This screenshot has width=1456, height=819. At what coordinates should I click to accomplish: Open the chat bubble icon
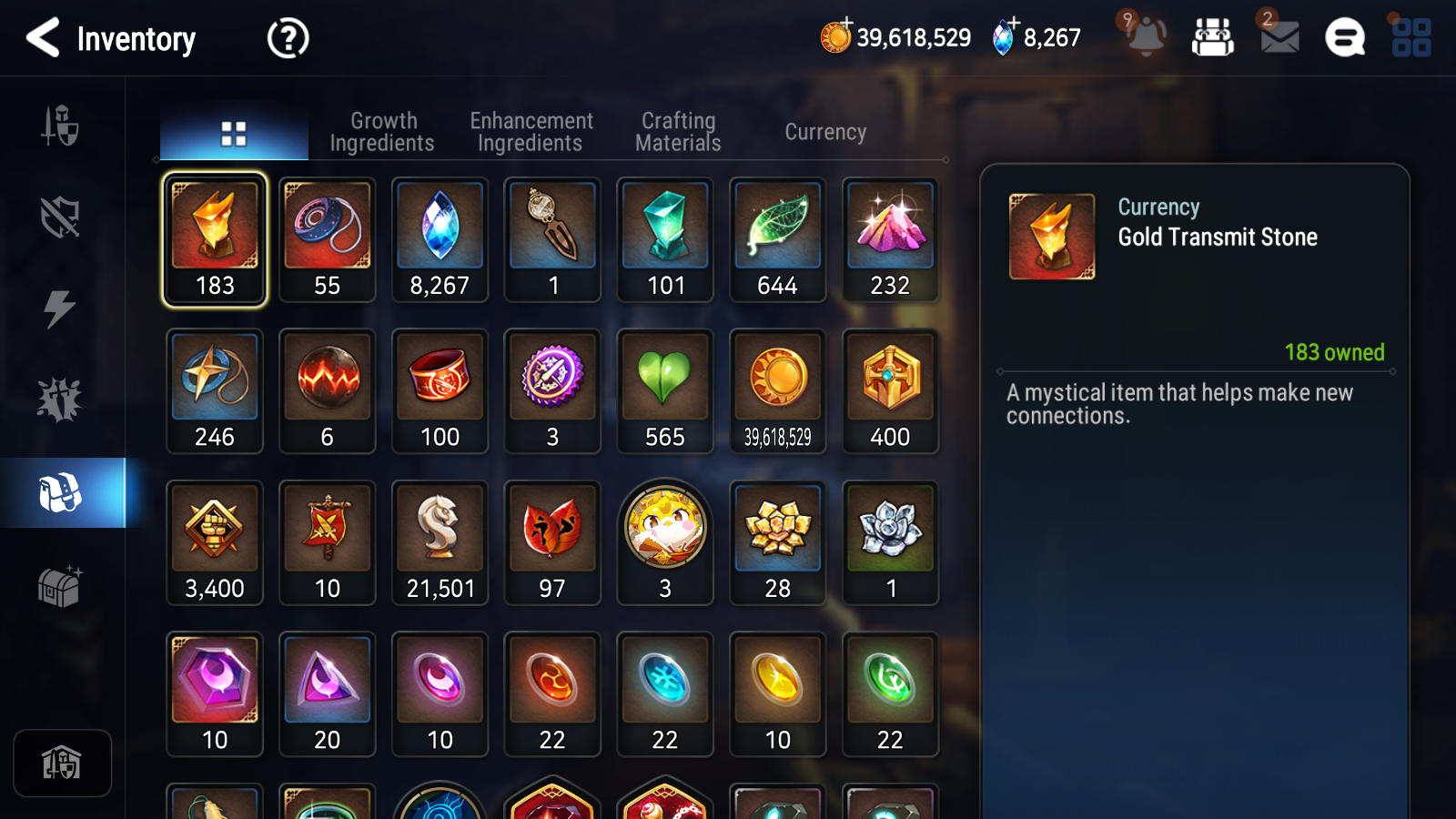tap(1344, 37)
